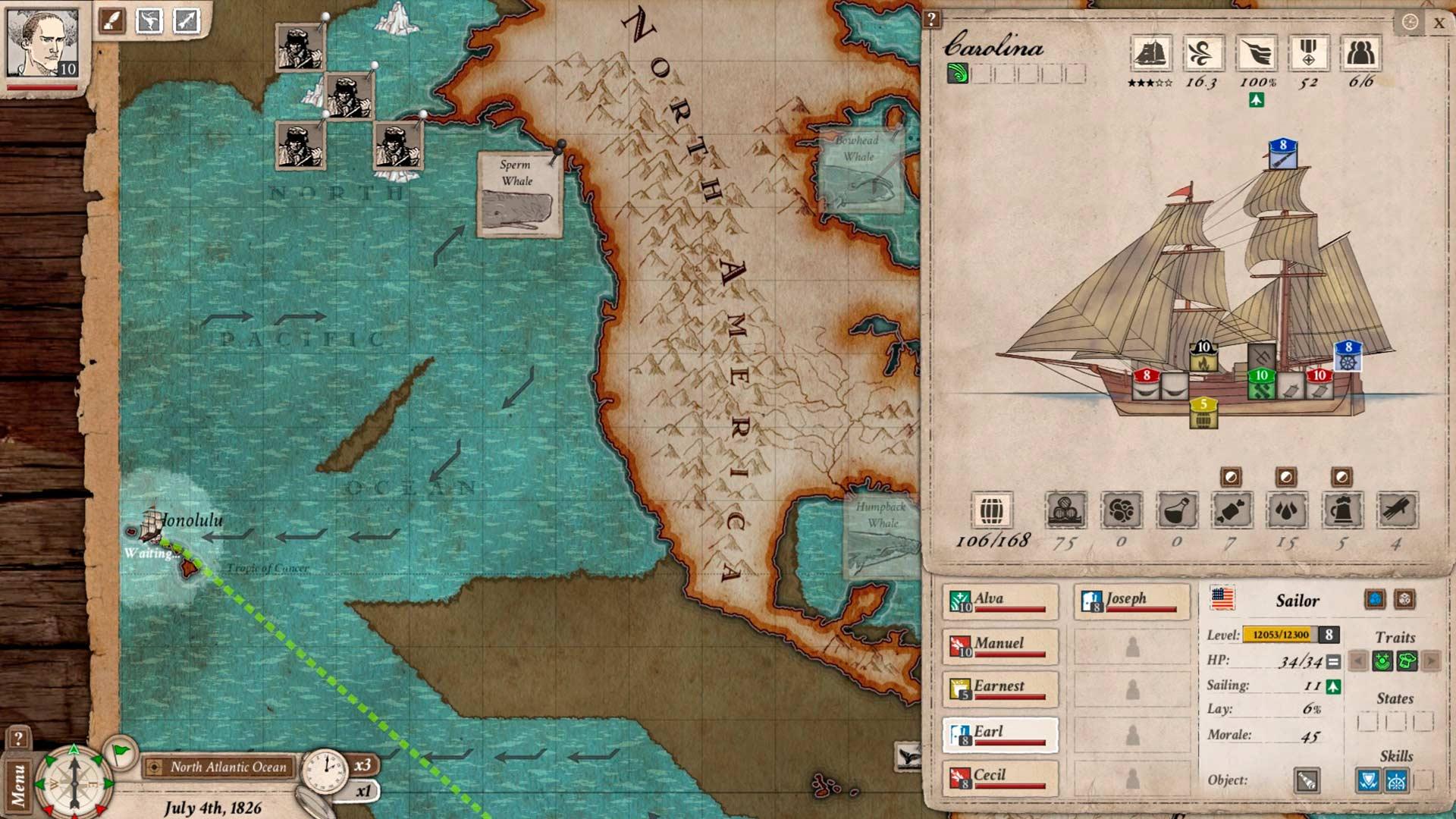Select the Sperm Whale map marker
This screenshot has width=1456, height=819.
coord(519,194)
